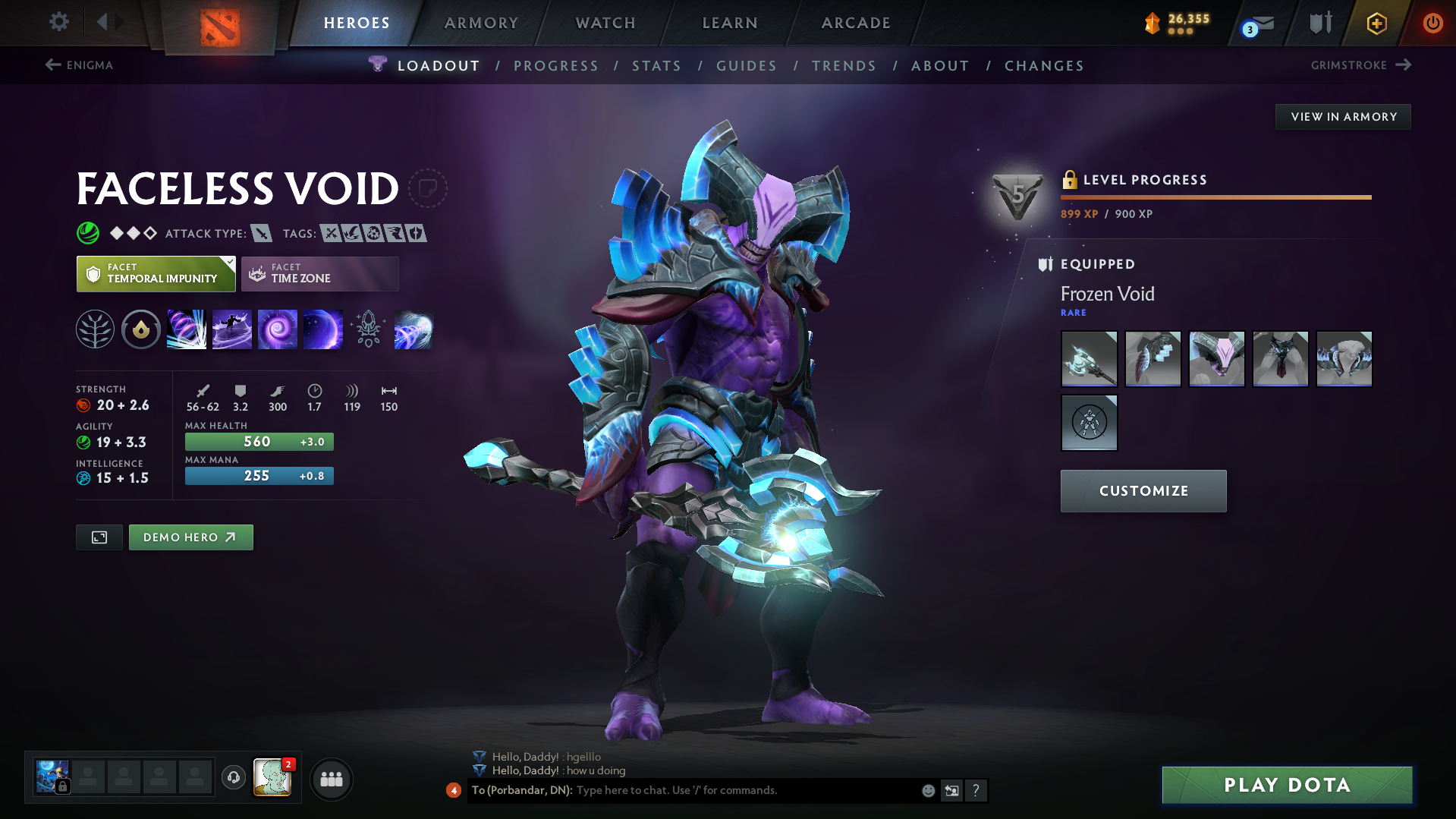Image resolution: width=1456 pixels, height=819 pixels.
Task: Click the DEMO HERO button
Action: pos(190,537)
